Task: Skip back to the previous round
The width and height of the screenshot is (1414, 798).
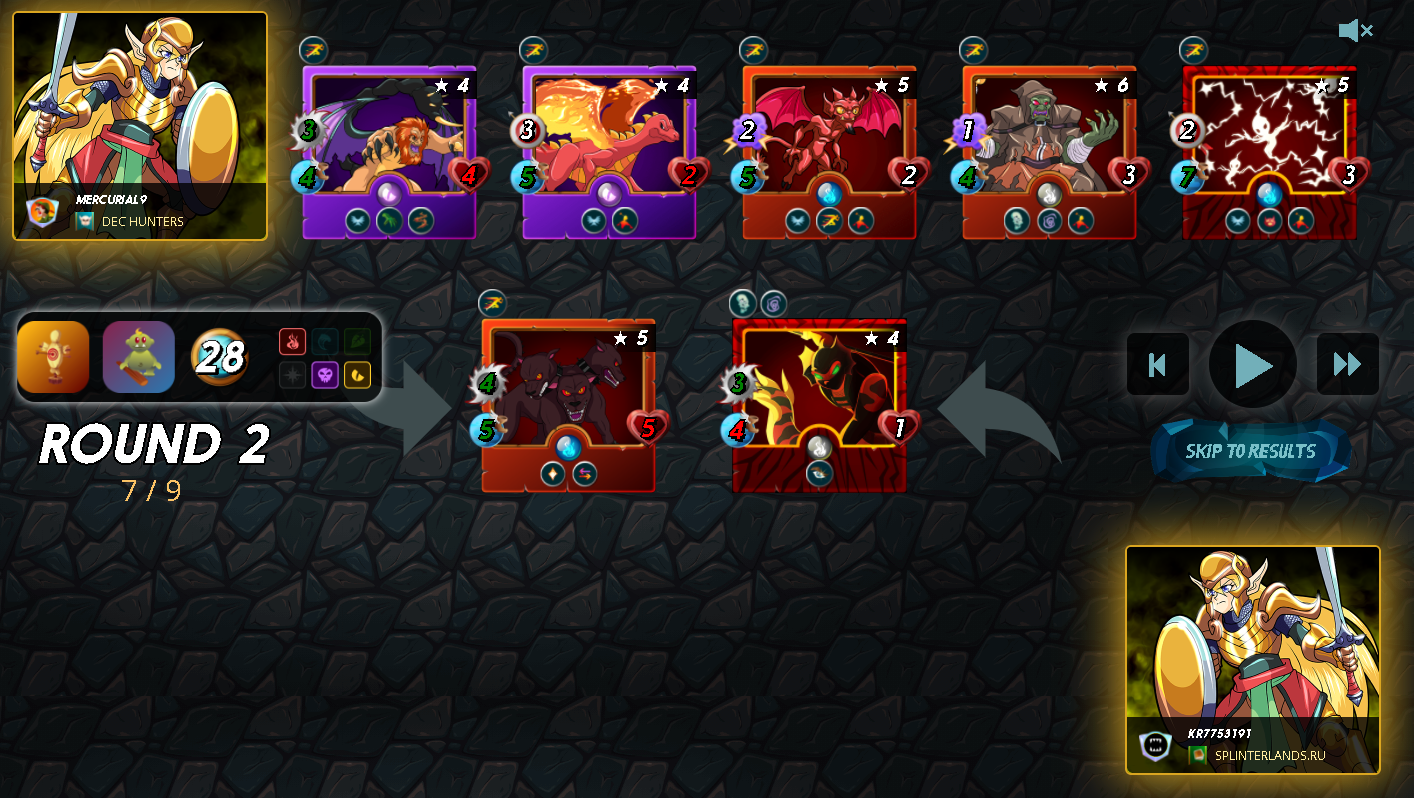Action: [1158, 365]
